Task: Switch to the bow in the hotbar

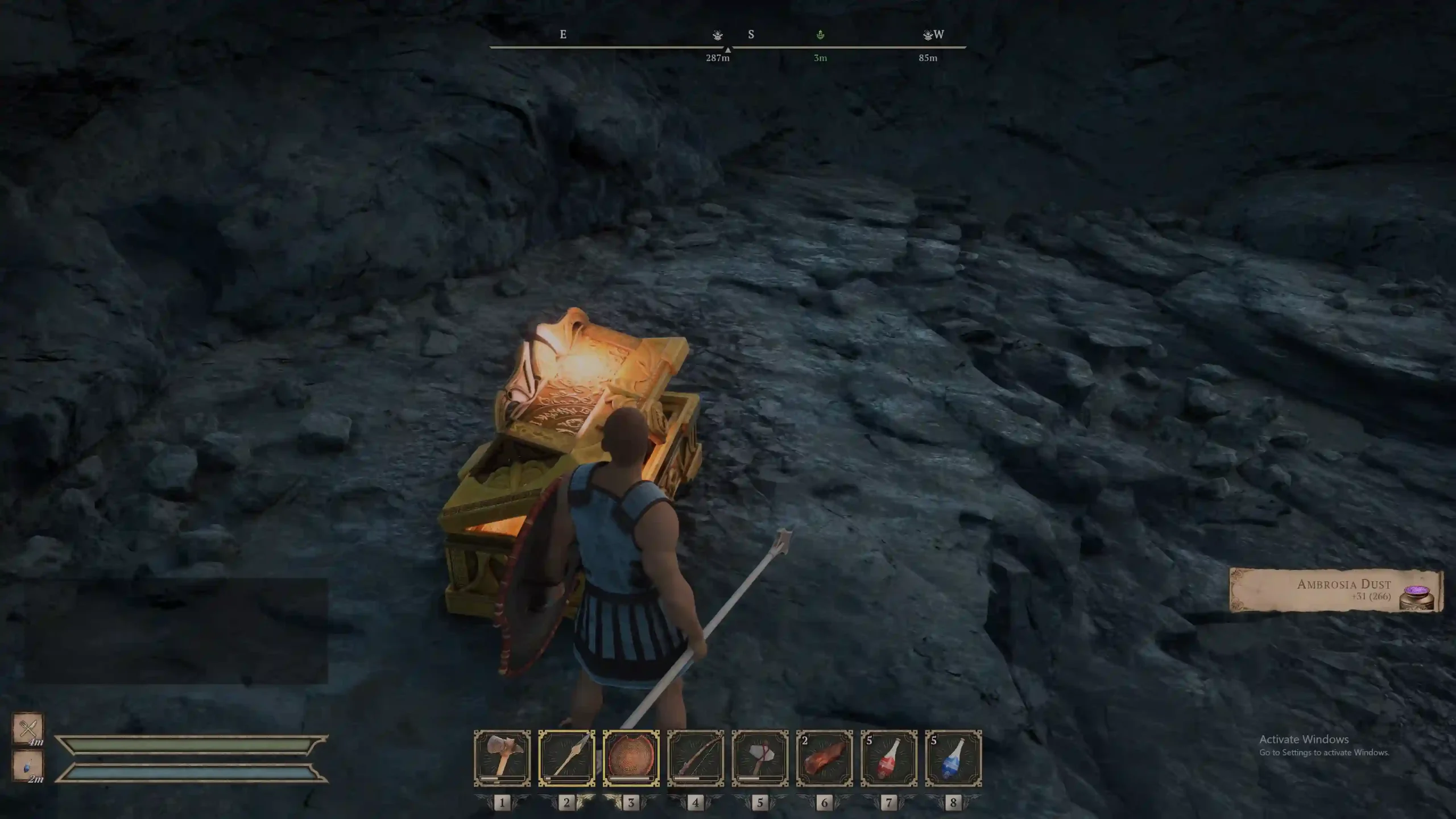Action: [696, 758]
